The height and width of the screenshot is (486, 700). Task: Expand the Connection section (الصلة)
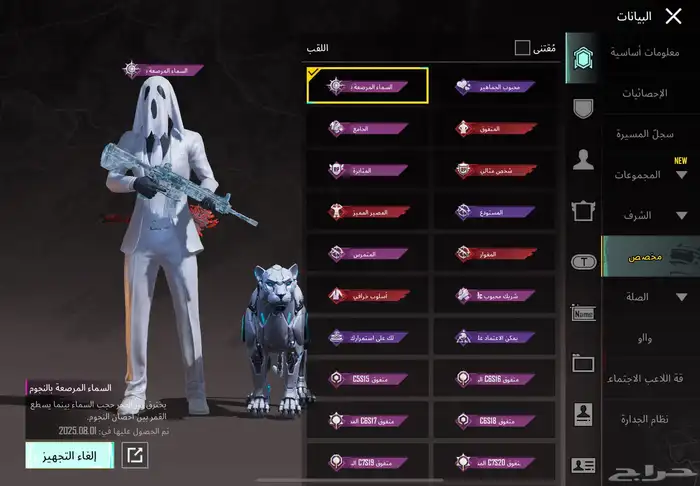click(650, 297)
